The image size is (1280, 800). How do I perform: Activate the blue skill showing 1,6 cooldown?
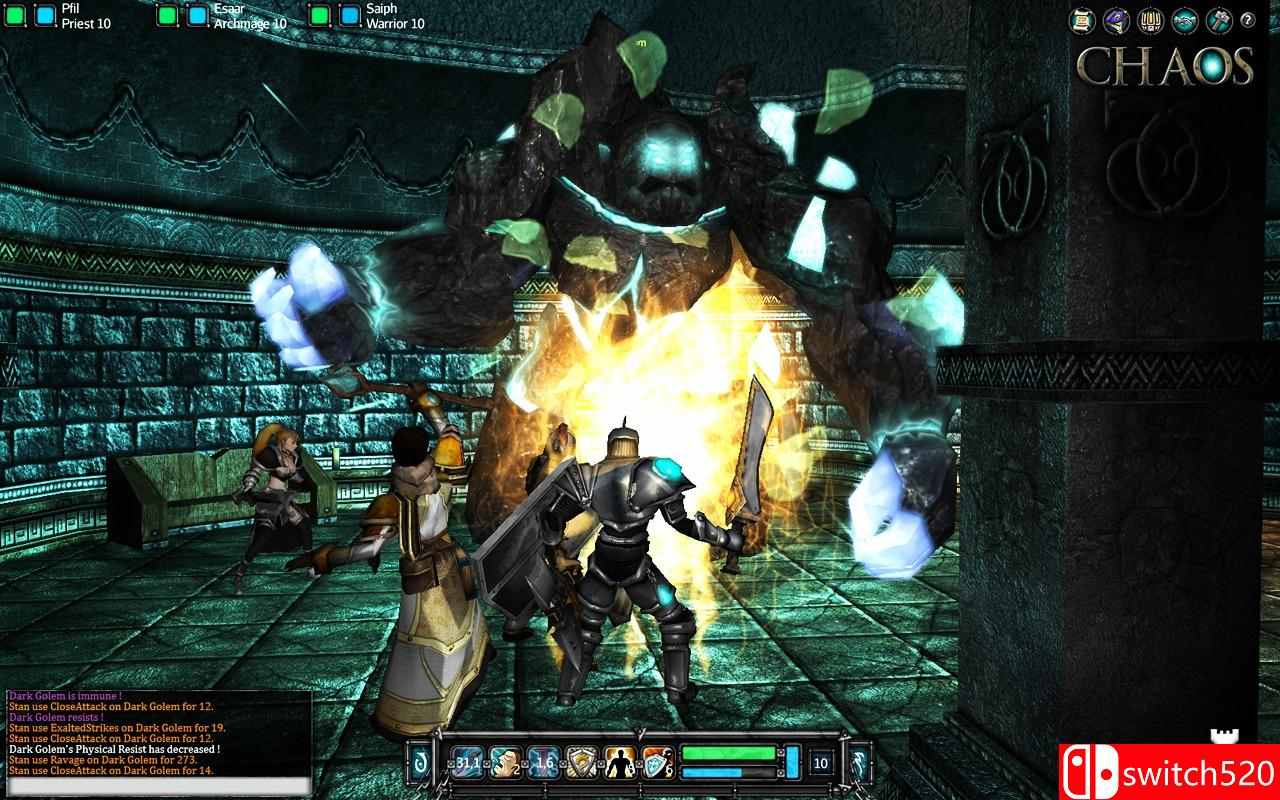543,763
